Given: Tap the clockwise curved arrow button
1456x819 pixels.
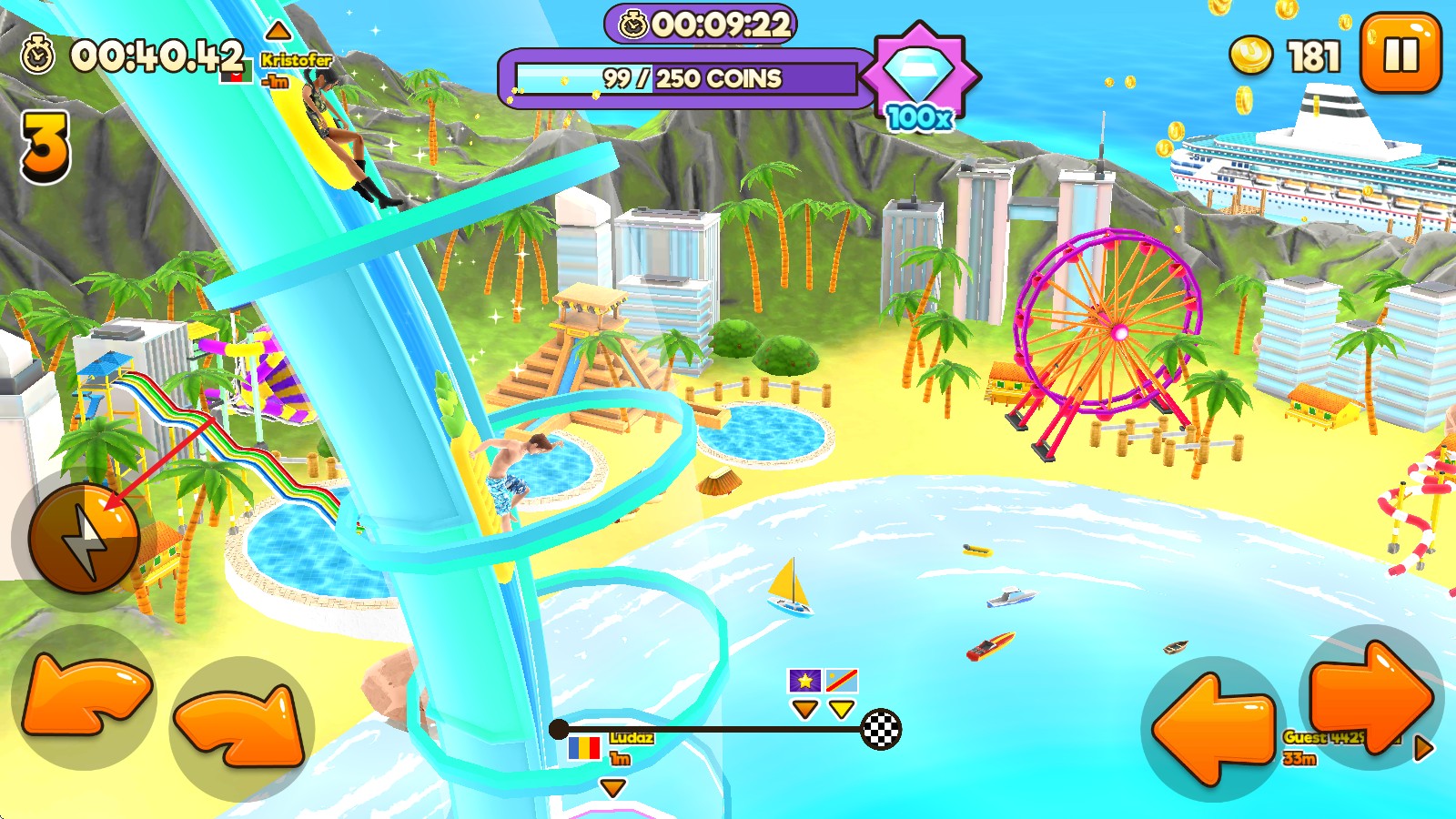Looking at the screenshot, I should click(242, 726).
